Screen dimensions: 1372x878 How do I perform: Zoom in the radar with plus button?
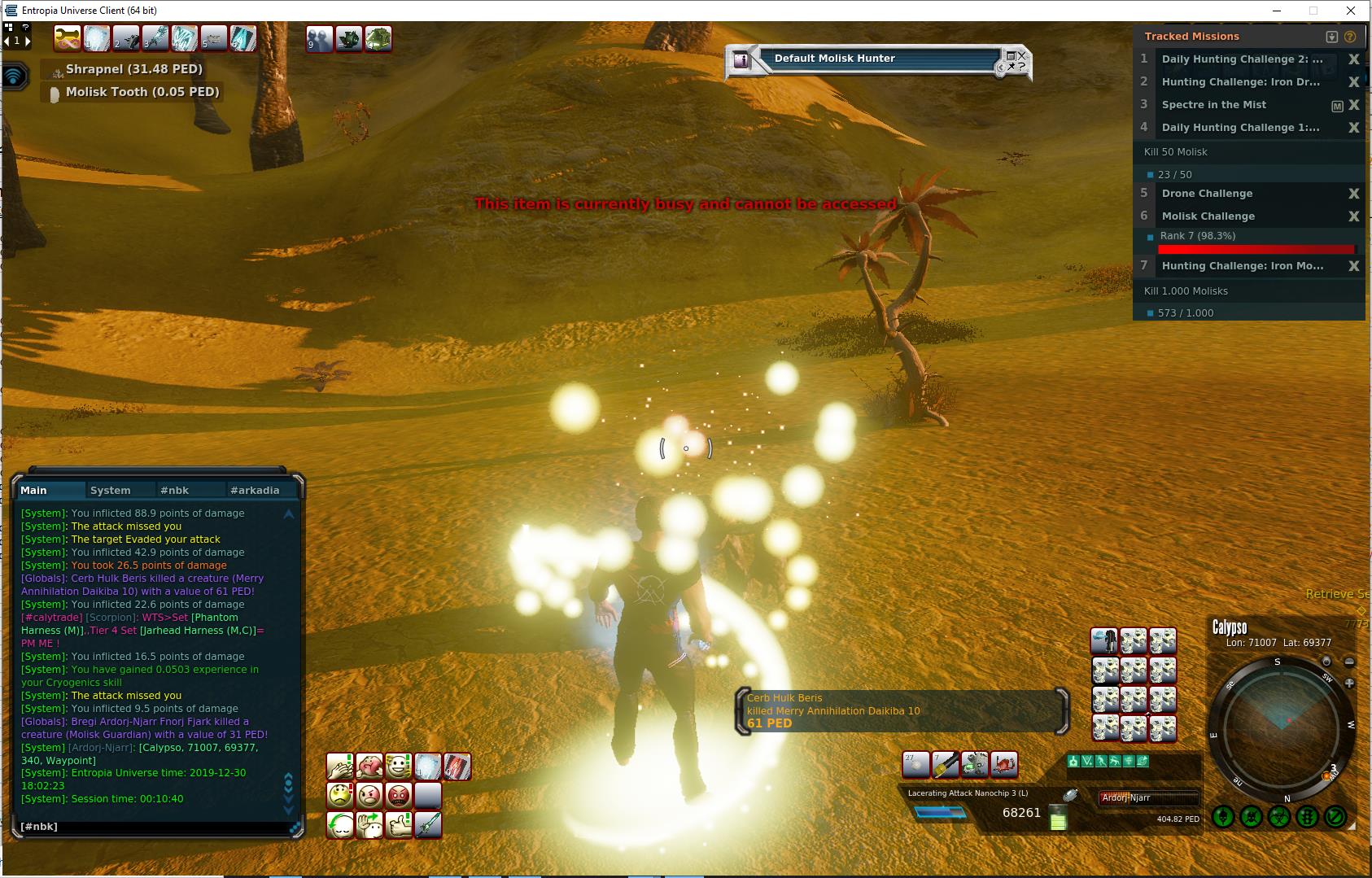point(1349,683)
